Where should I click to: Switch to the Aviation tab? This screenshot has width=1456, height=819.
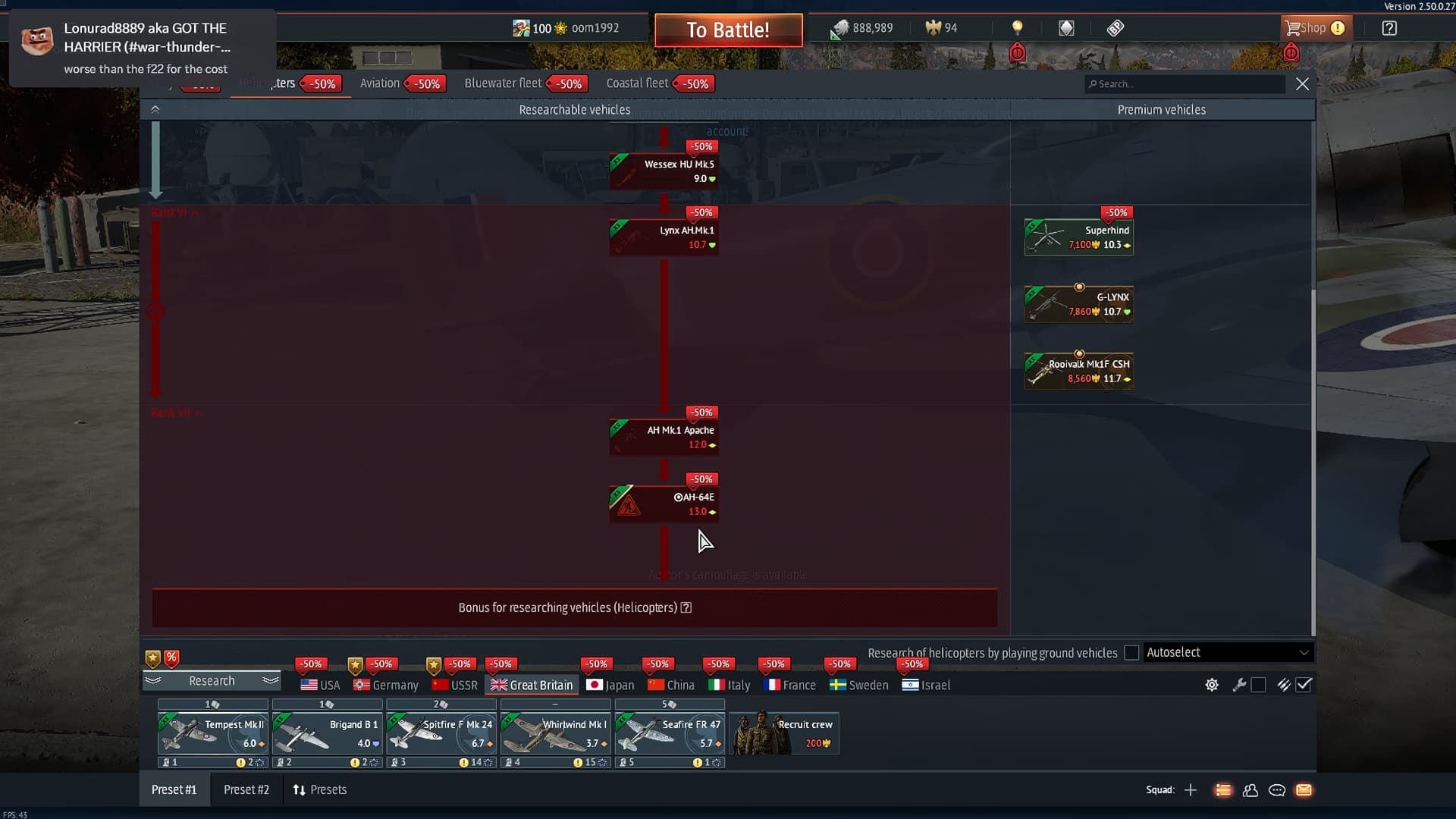(381, 83)
